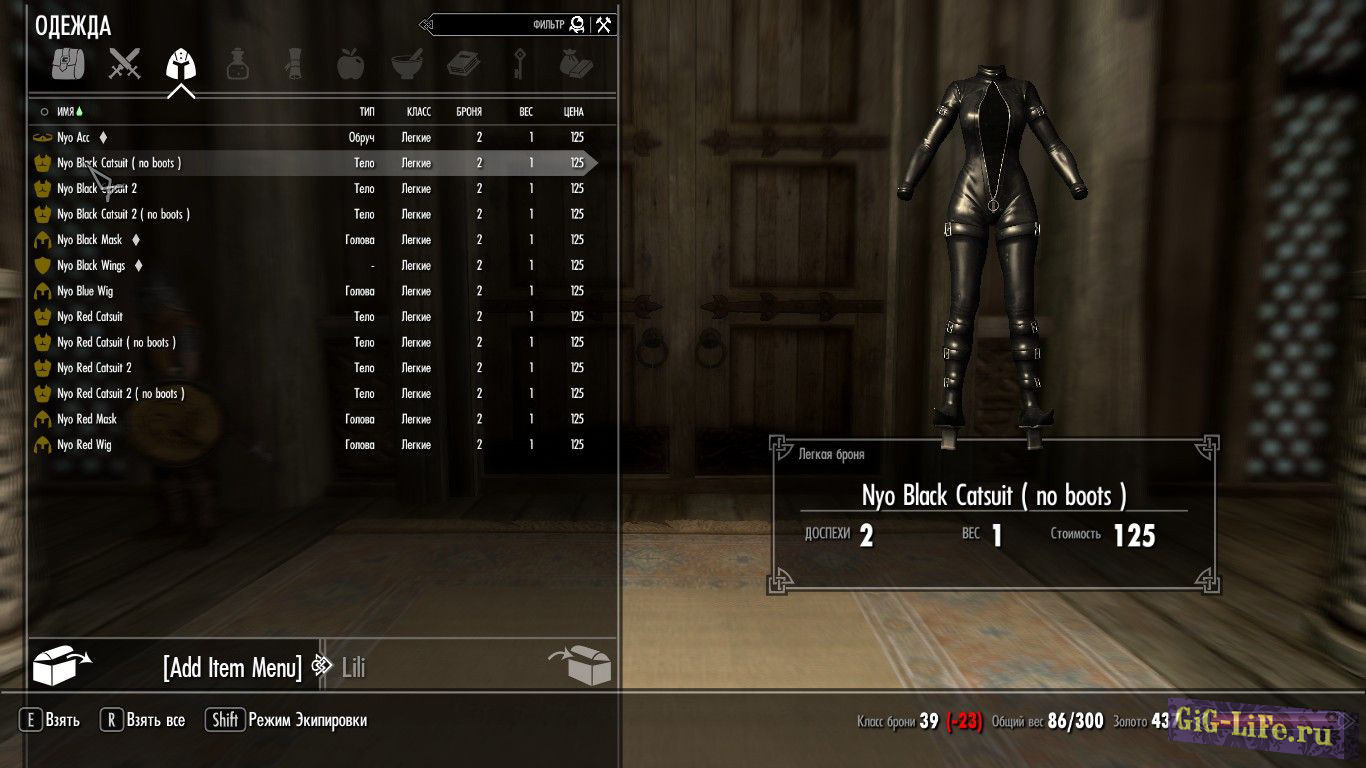The height and width of the screenshot is (768, 1366).
Task: Switch to the books category tab
Action: coord(463,64)
